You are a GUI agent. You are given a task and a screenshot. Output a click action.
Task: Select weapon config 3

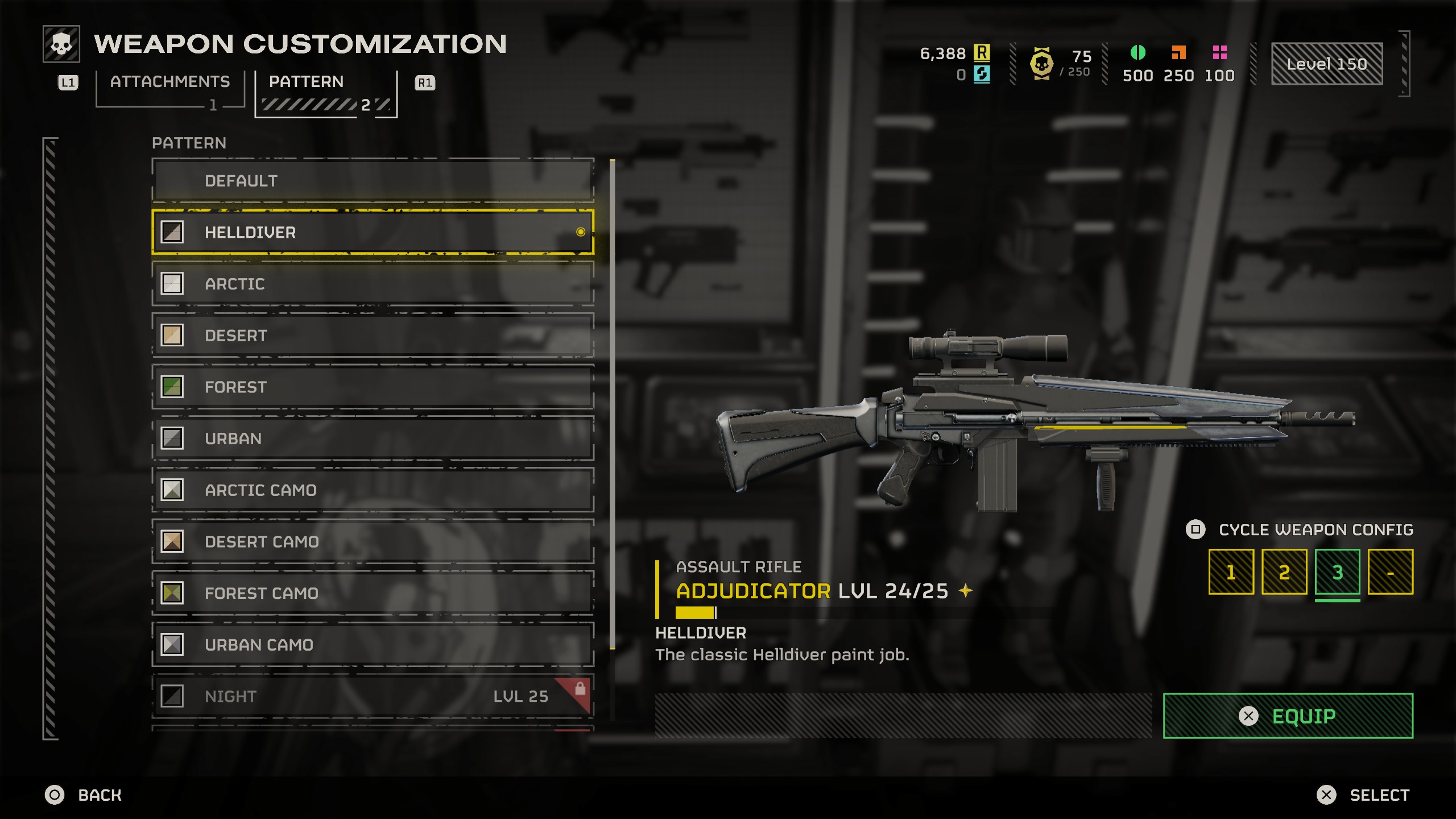1337,572
